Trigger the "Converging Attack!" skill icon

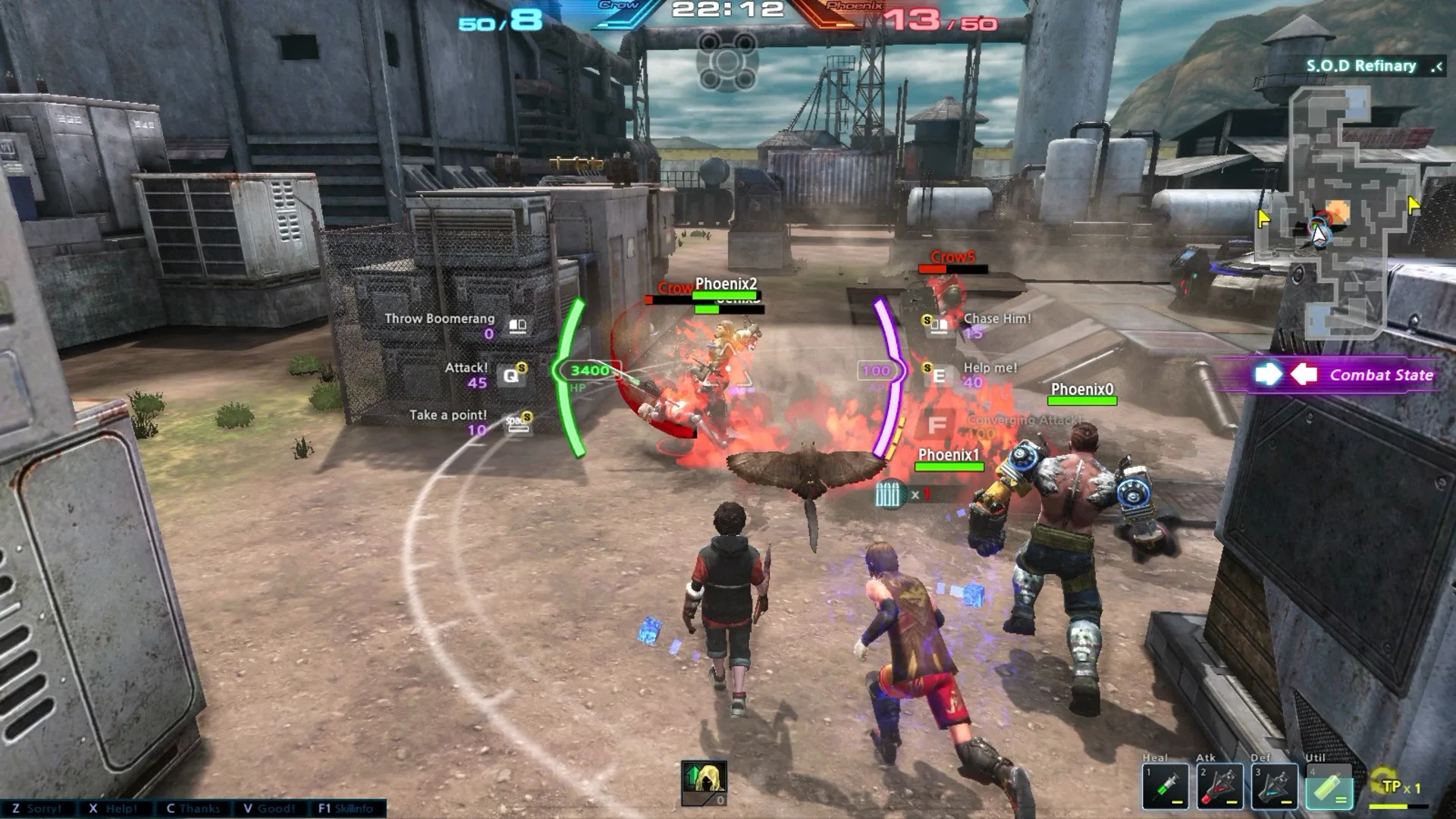[x=937, y=425]
